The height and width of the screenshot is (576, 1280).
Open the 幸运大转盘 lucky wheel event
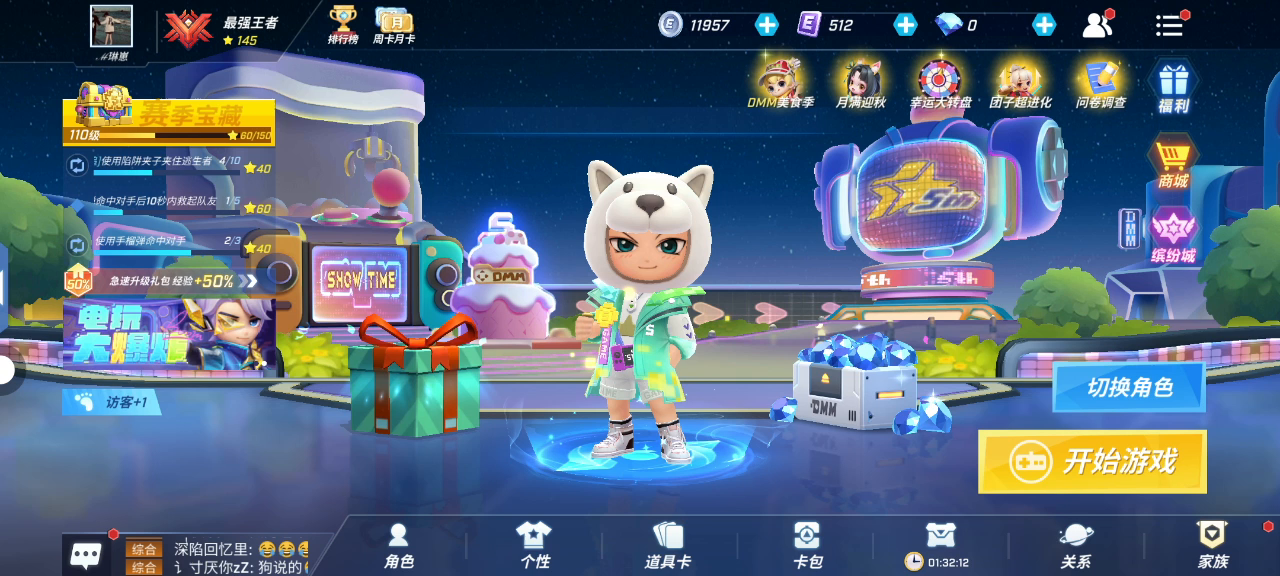click(x=939, y=84)
